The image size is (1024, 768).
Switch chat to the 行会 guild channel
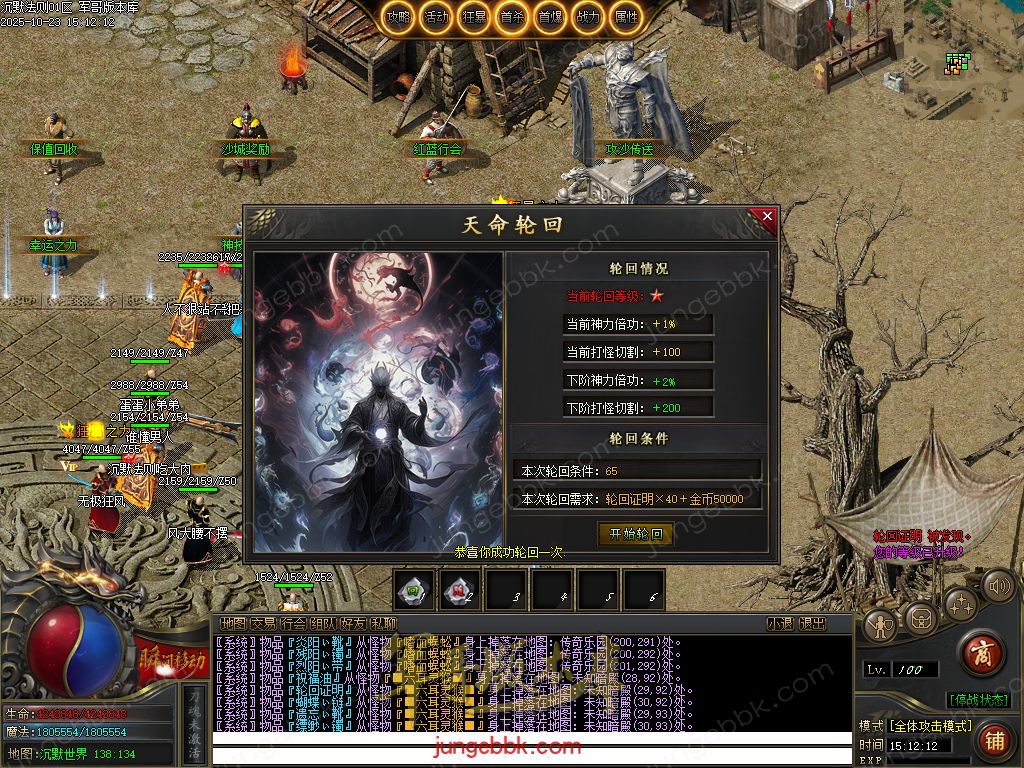293,624
